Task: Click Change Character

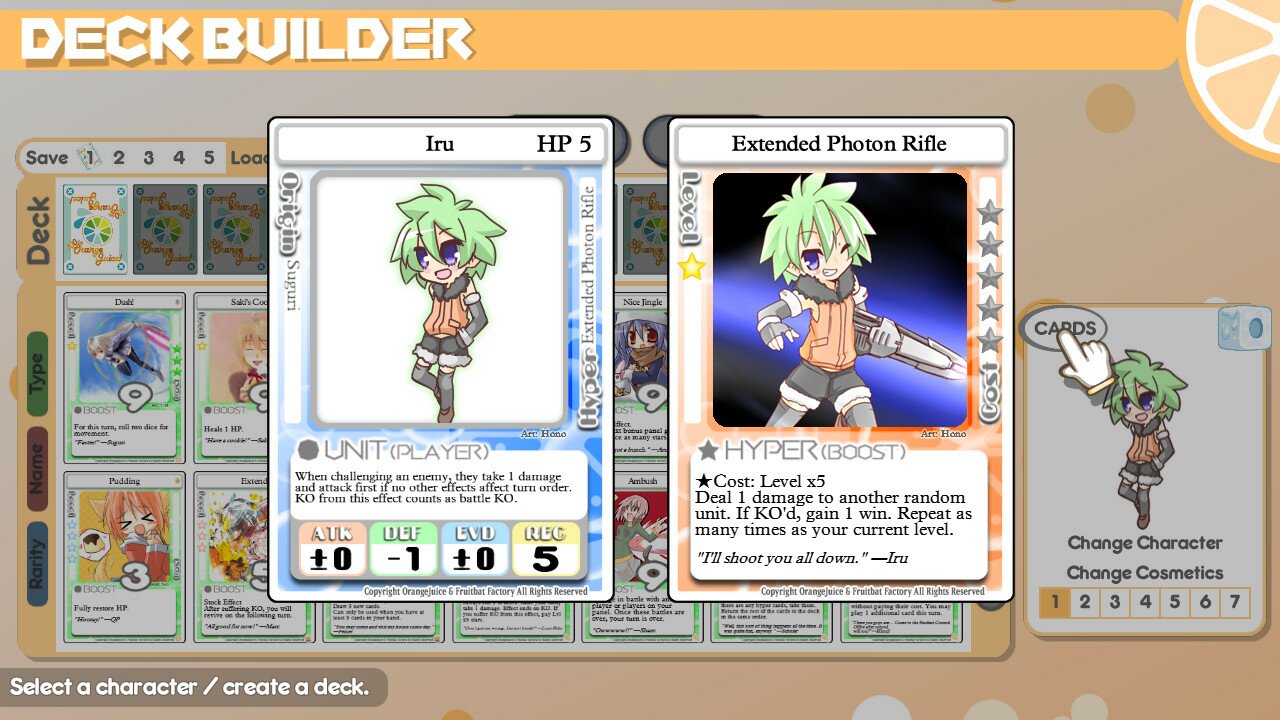Action: 1147,543
